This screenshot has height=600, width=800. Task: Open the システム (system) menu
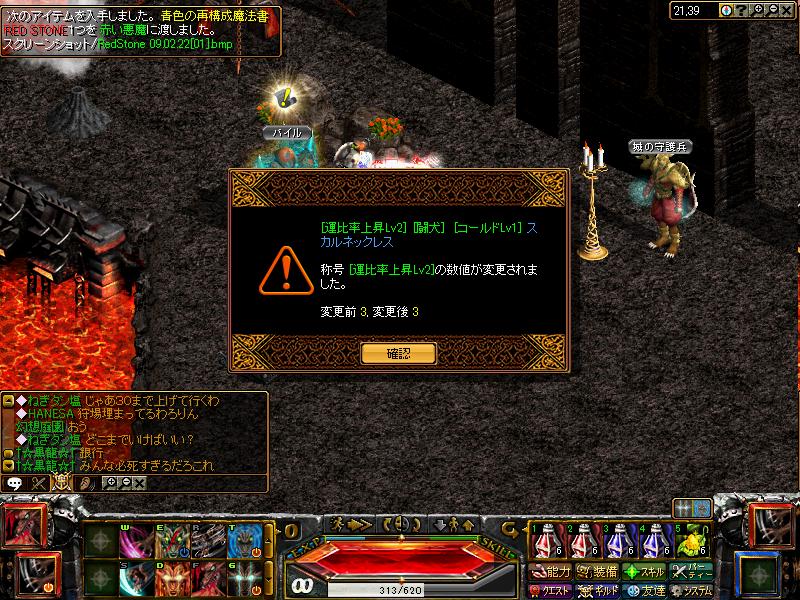[692, 590]
